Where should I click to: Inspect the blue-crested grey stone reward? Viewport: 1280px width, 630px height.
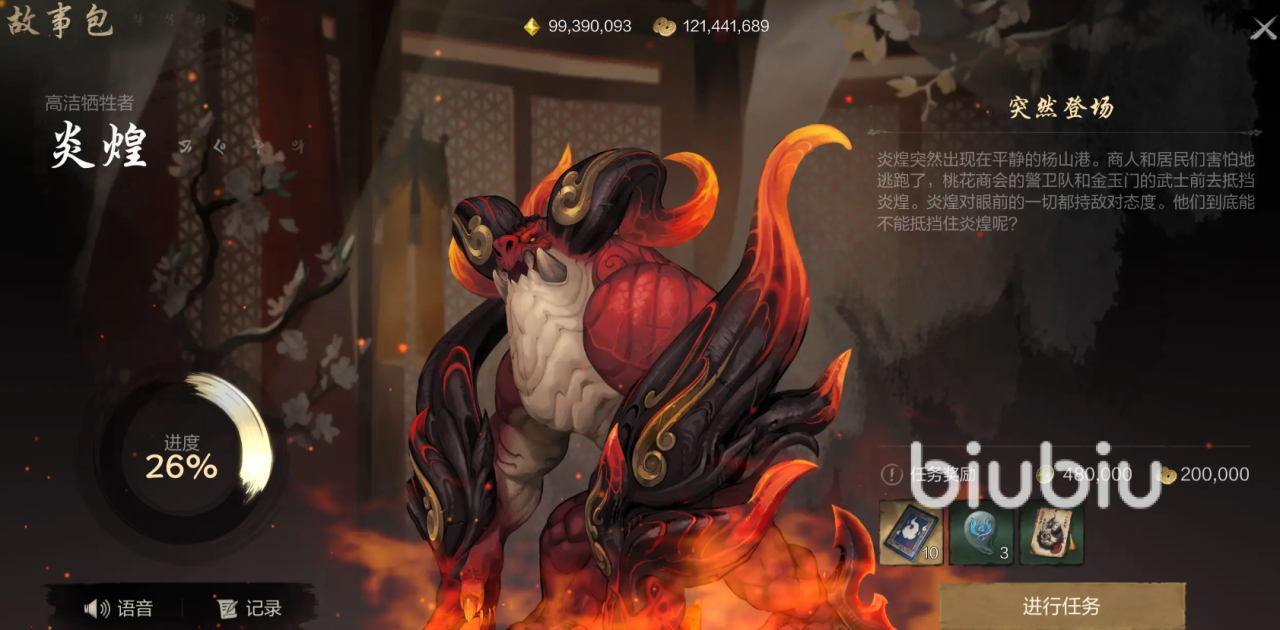981,533
